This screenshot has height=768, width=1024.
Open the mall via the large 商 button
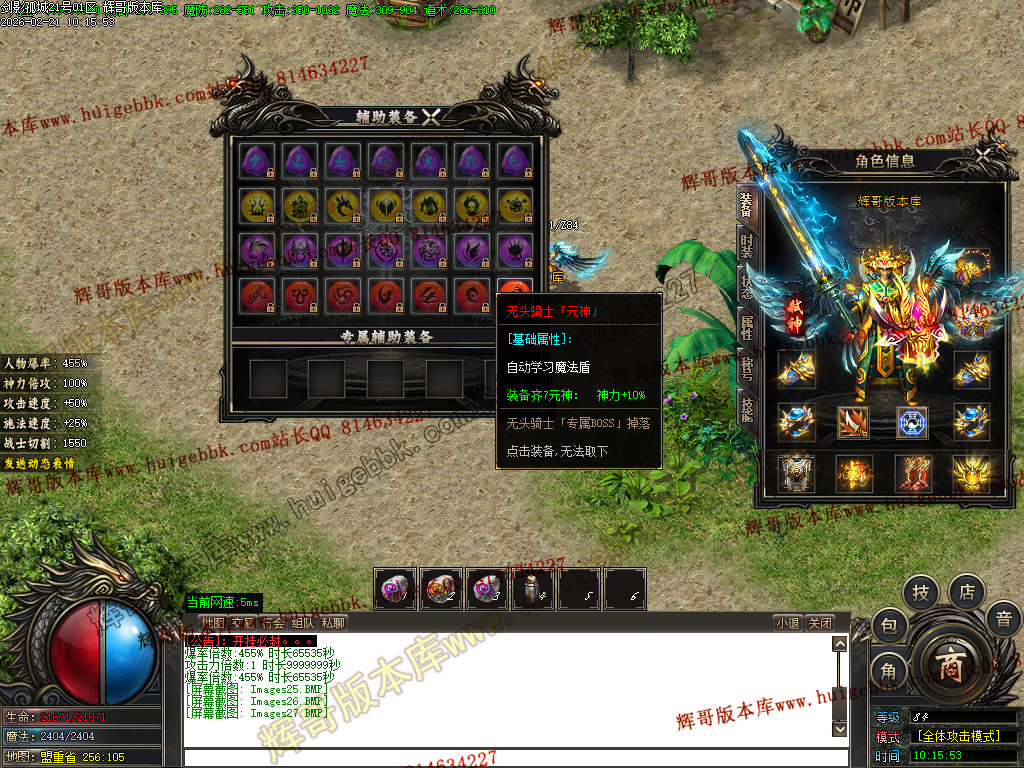[950, 666]
